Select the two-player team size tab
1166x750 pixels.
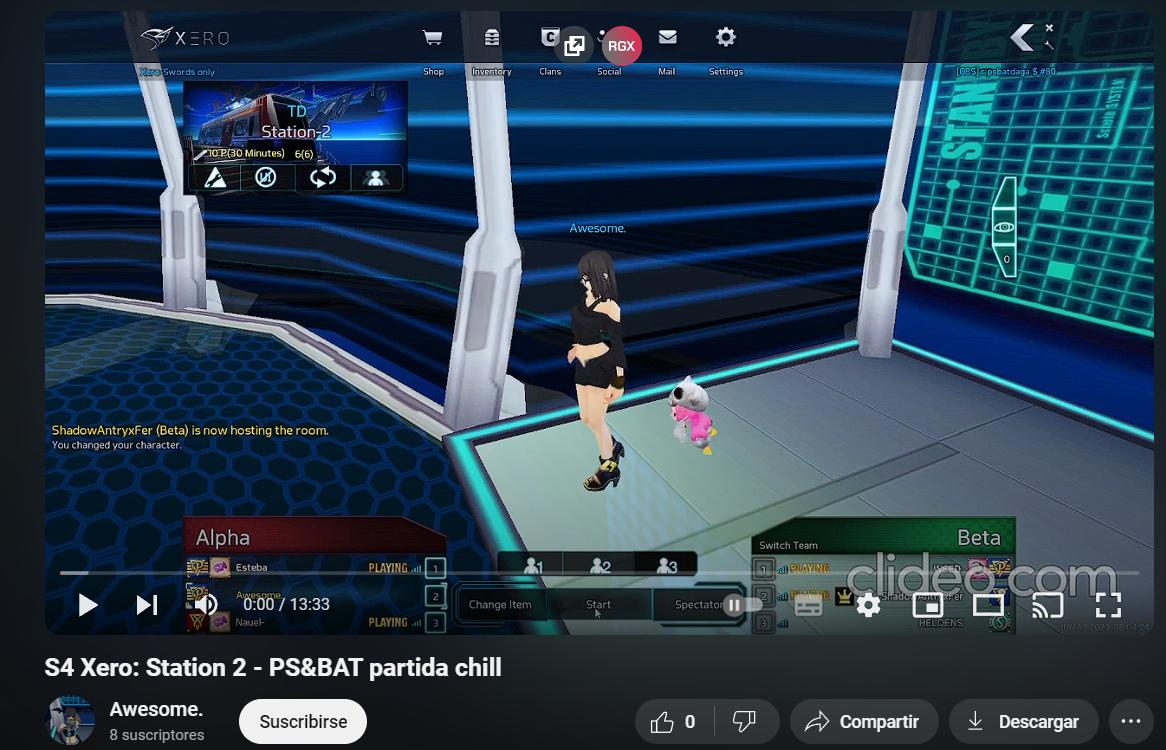600,566
